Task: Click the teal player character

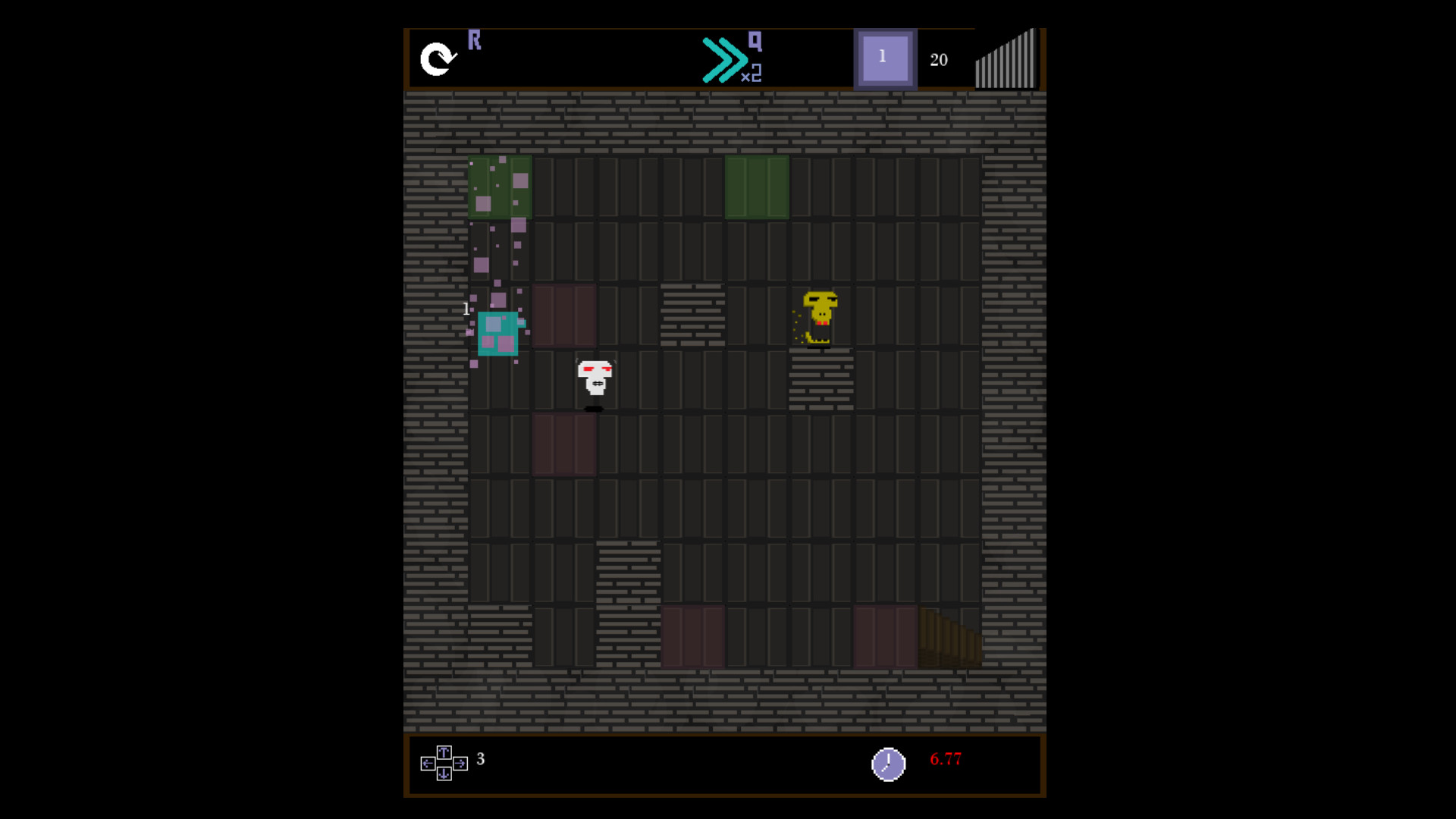Action: [500, 334]
